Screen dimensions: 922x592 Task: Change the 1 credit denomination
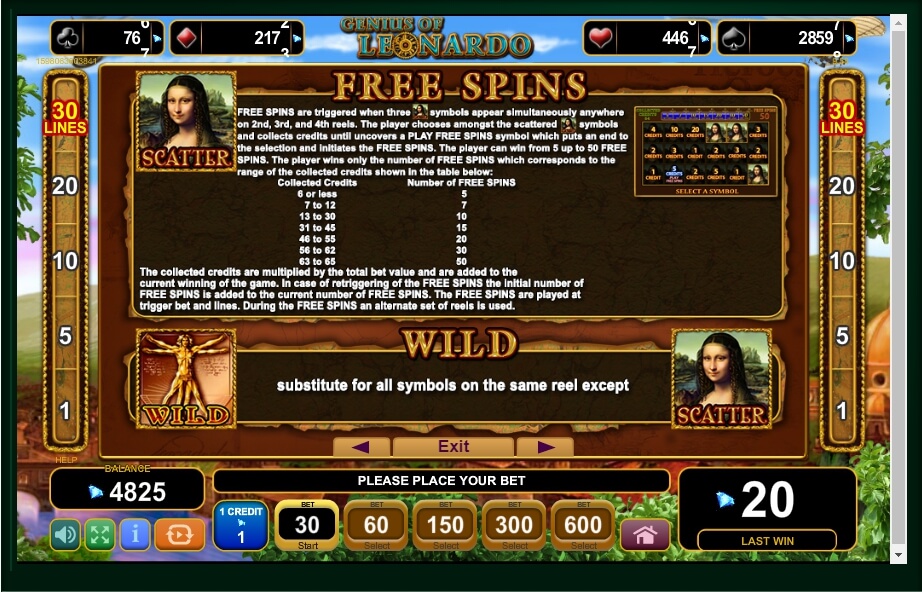[x=240, y=526]
